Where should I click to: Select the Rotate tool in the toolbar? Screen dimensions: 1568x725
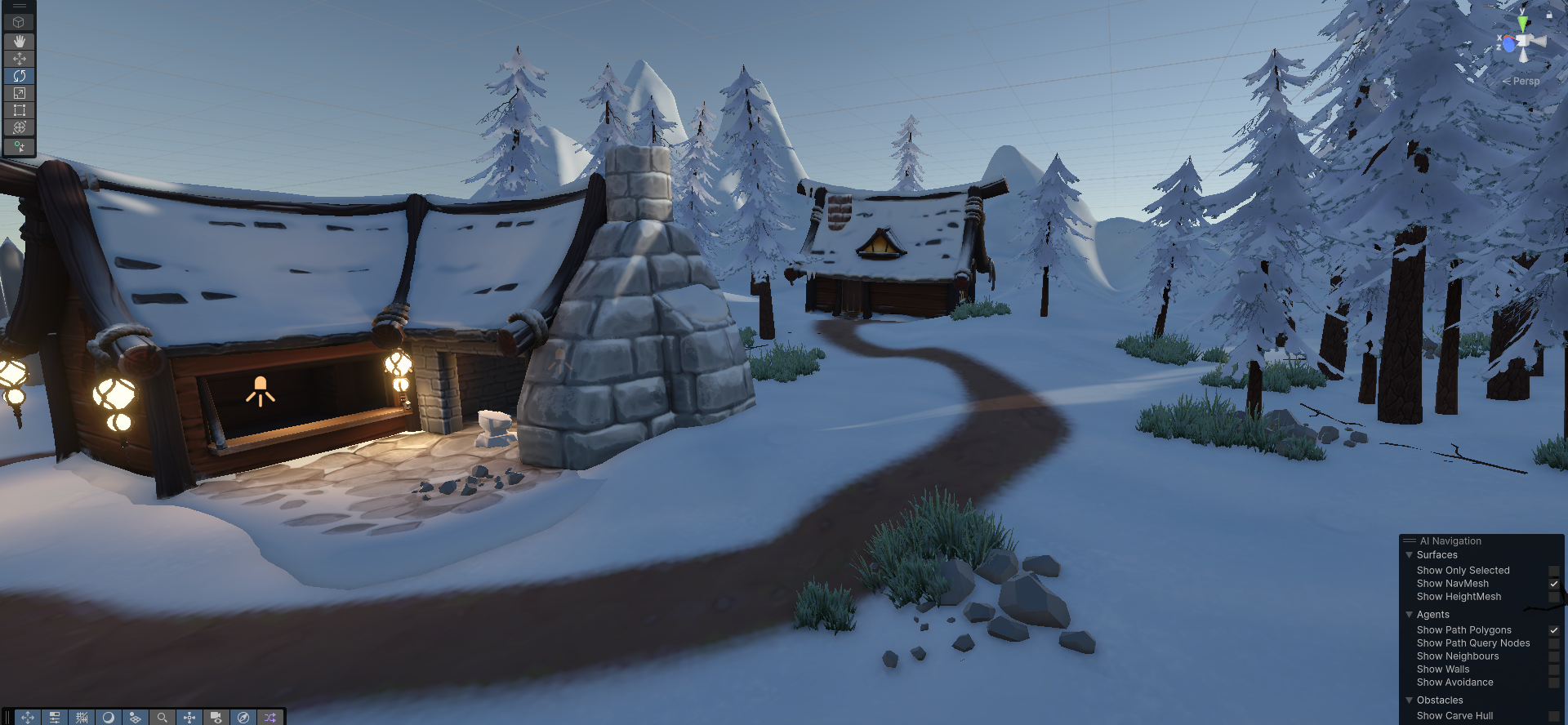pos(19,75)
